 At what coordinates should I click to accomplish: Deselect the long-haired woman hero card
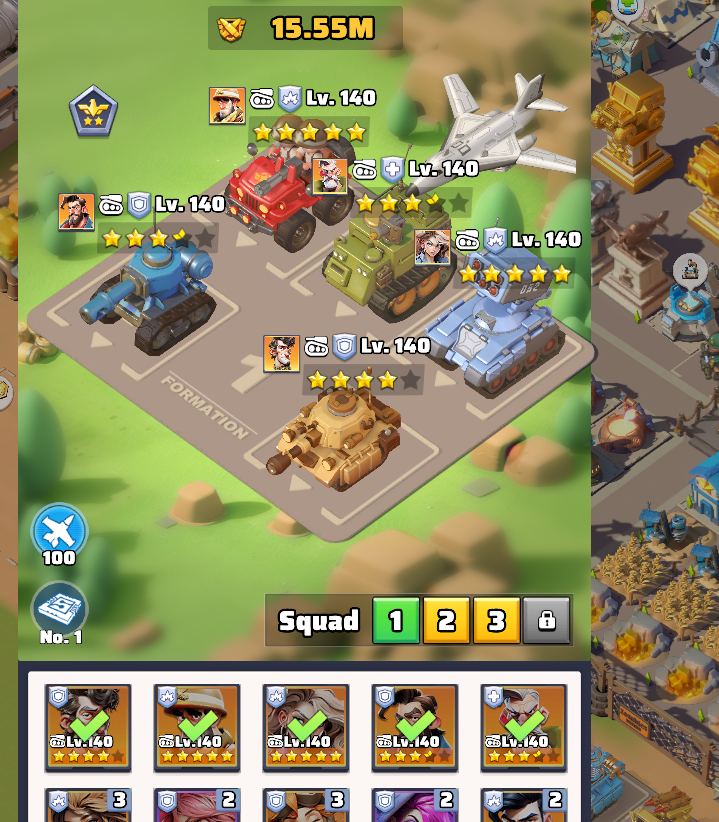click(x=306, y=727)
